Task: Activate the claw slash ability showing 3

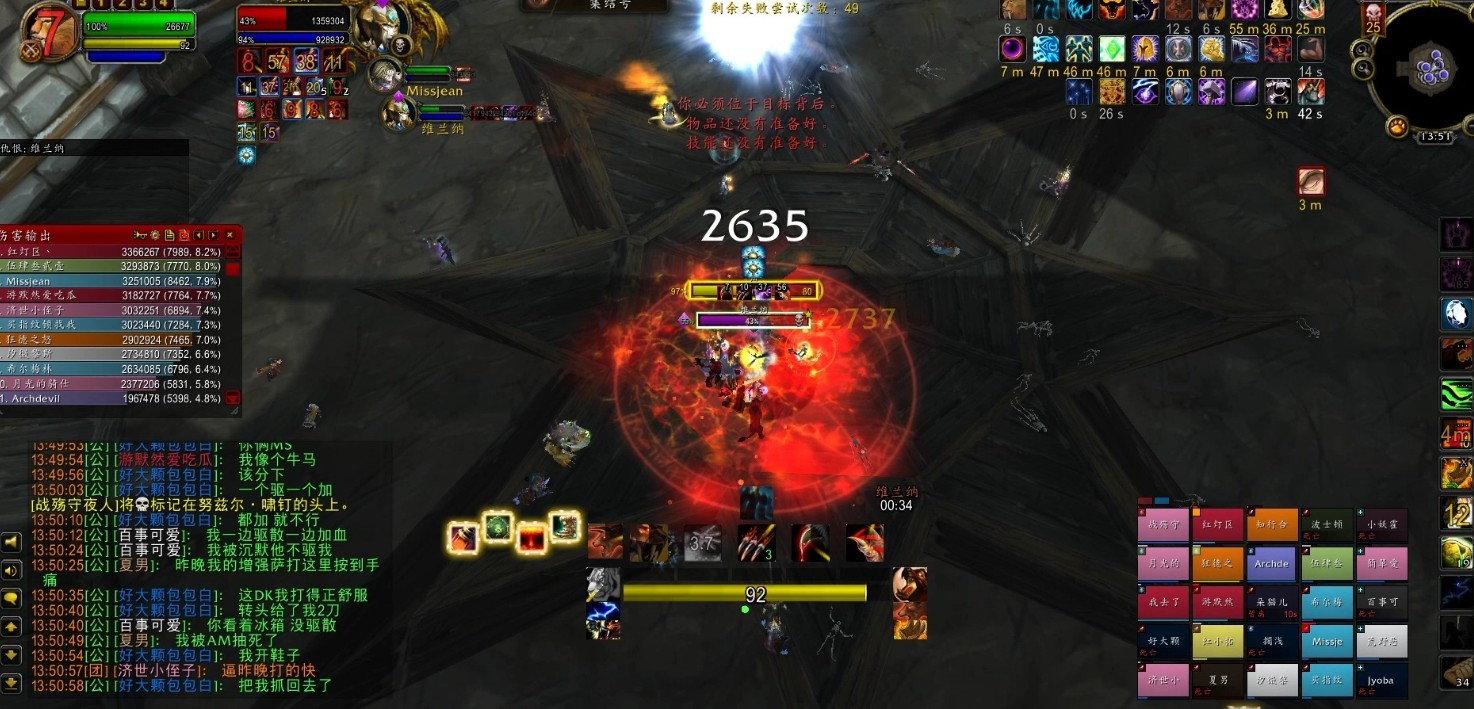Action: (757, 542)
